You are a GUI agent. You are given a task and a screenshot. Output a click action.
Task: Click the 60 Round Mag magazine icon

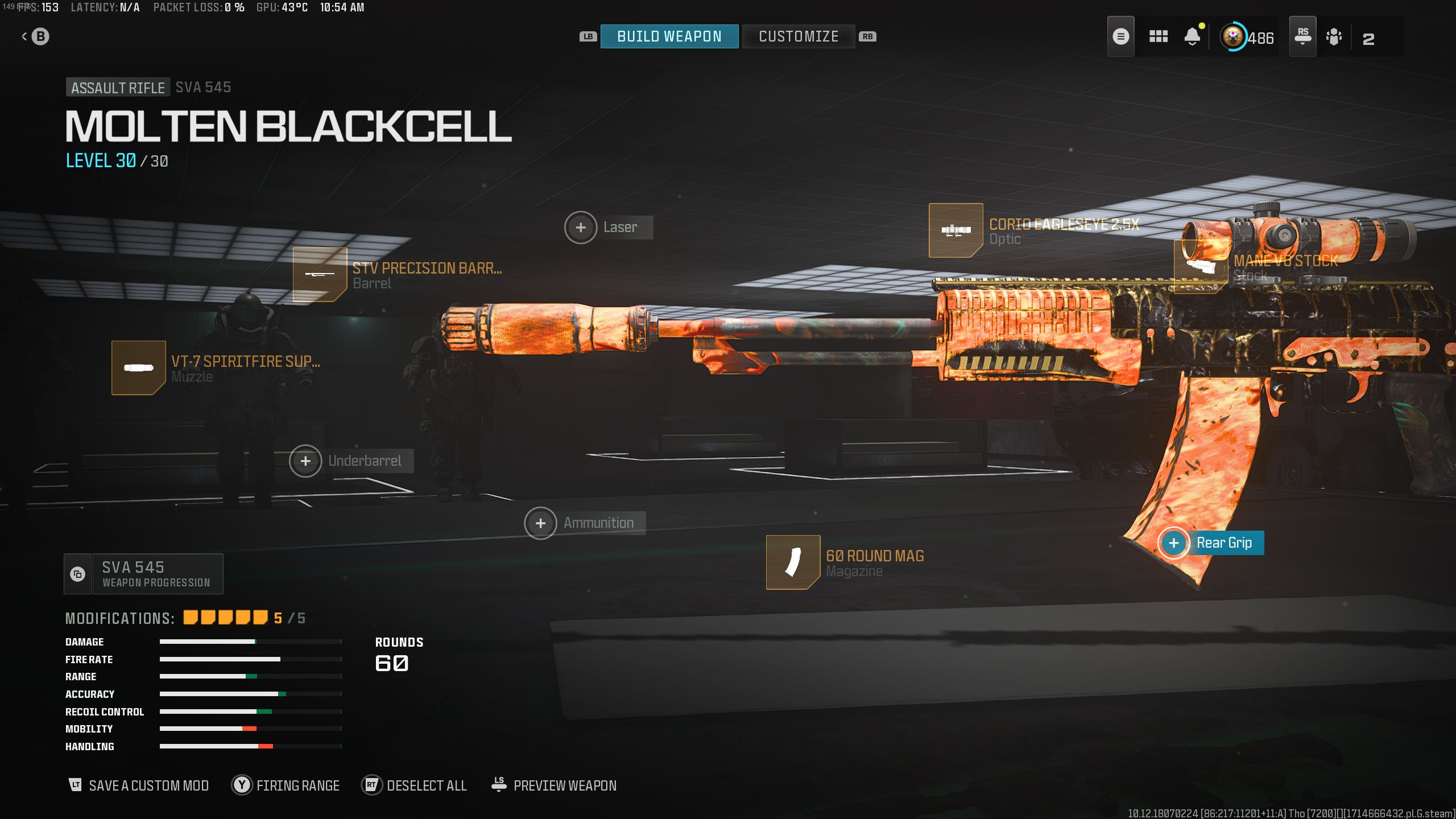(792, 562)
